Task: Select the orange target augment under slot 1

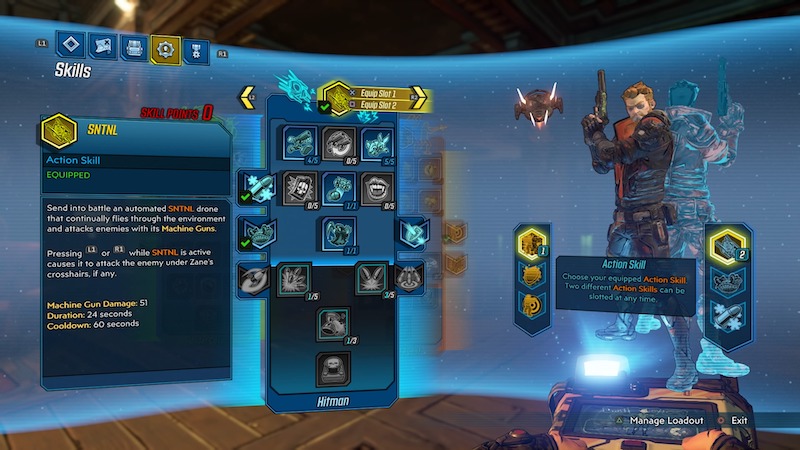Action: coord(531,304)
